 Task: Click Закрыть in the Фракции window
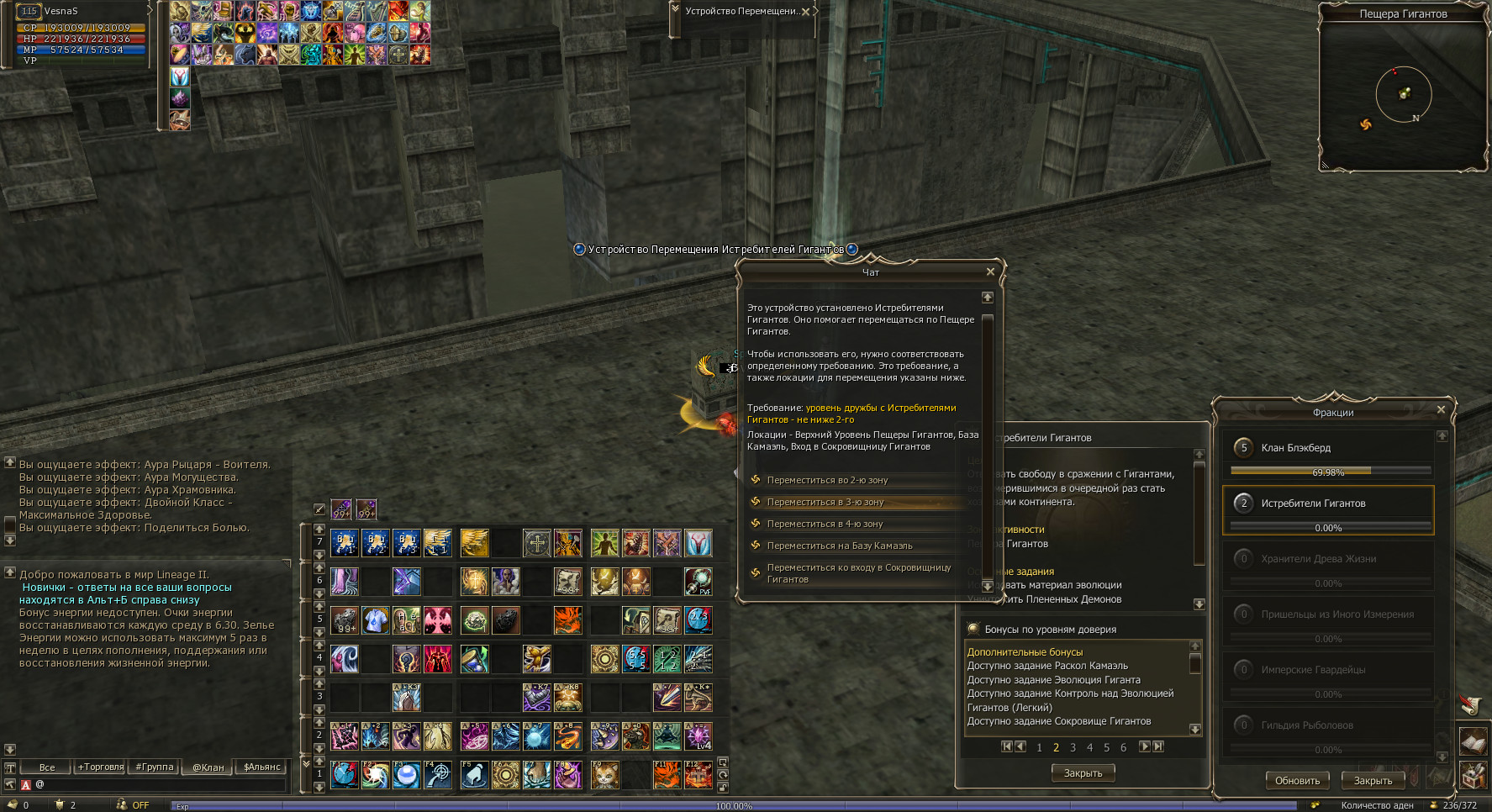pos(1373,780)
